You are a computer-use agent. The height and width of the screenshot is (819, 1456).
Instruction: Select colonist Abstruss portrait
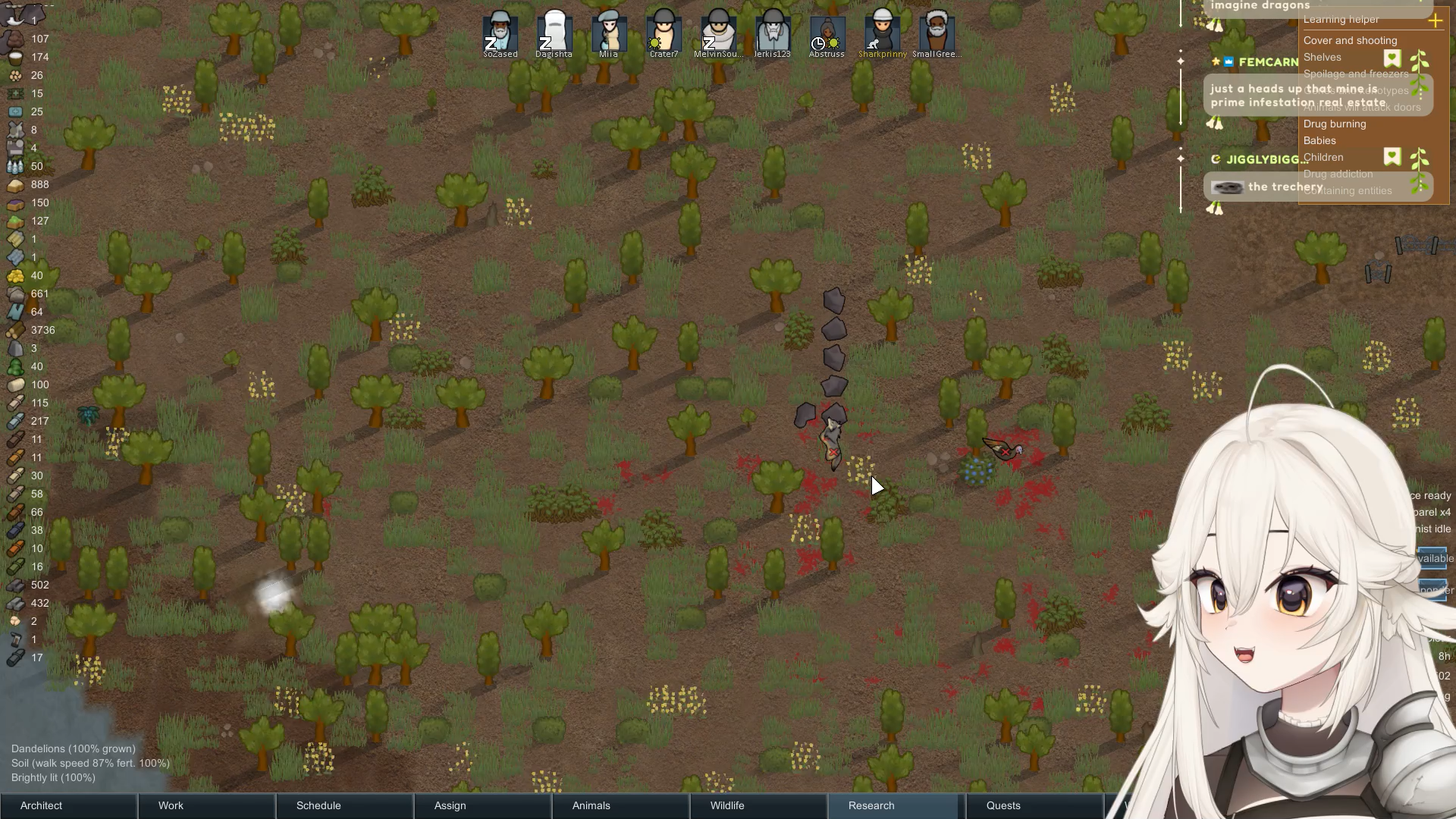click(x=827, y=33)
